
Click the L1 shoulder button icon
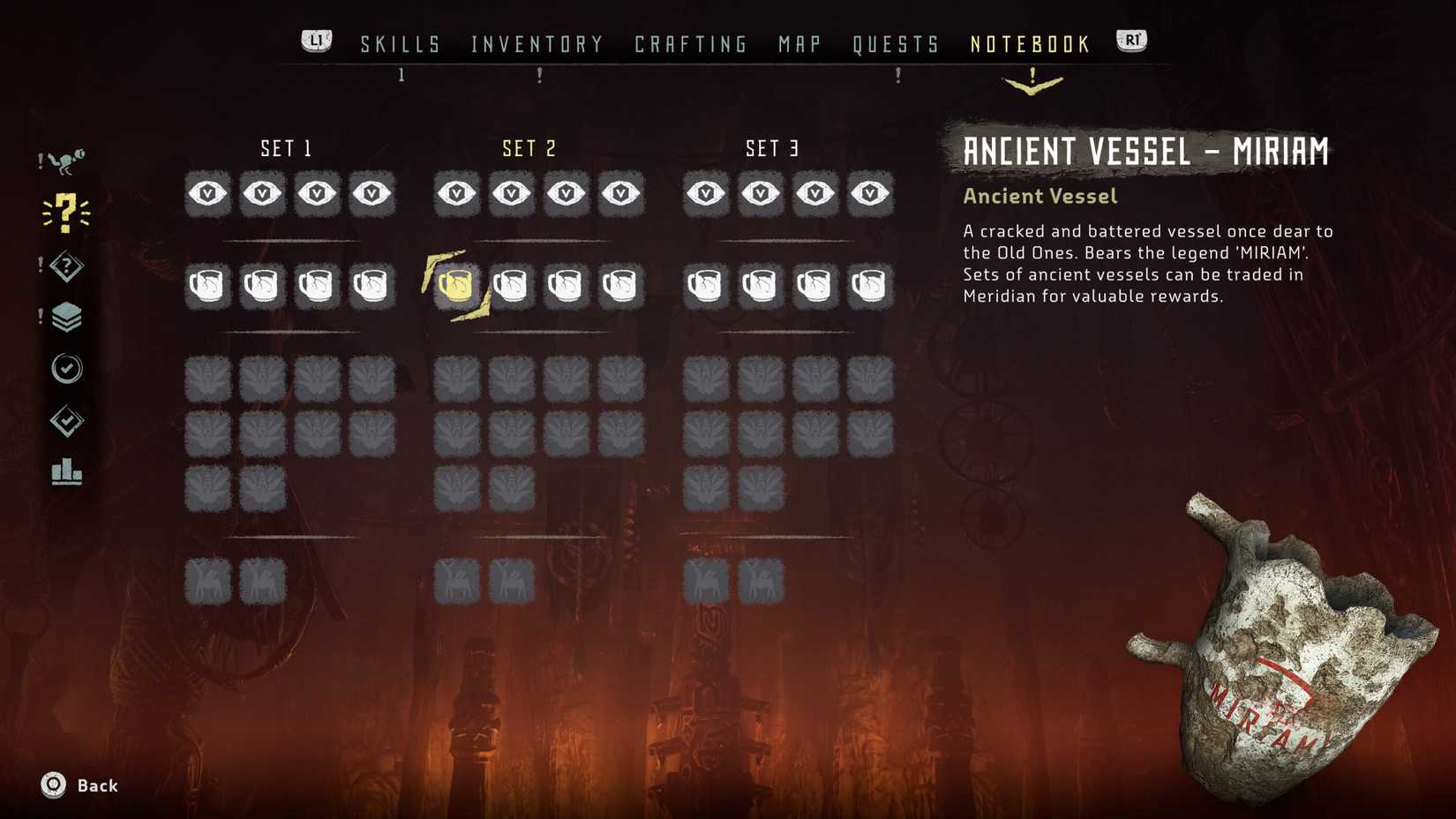coord(315,39)
